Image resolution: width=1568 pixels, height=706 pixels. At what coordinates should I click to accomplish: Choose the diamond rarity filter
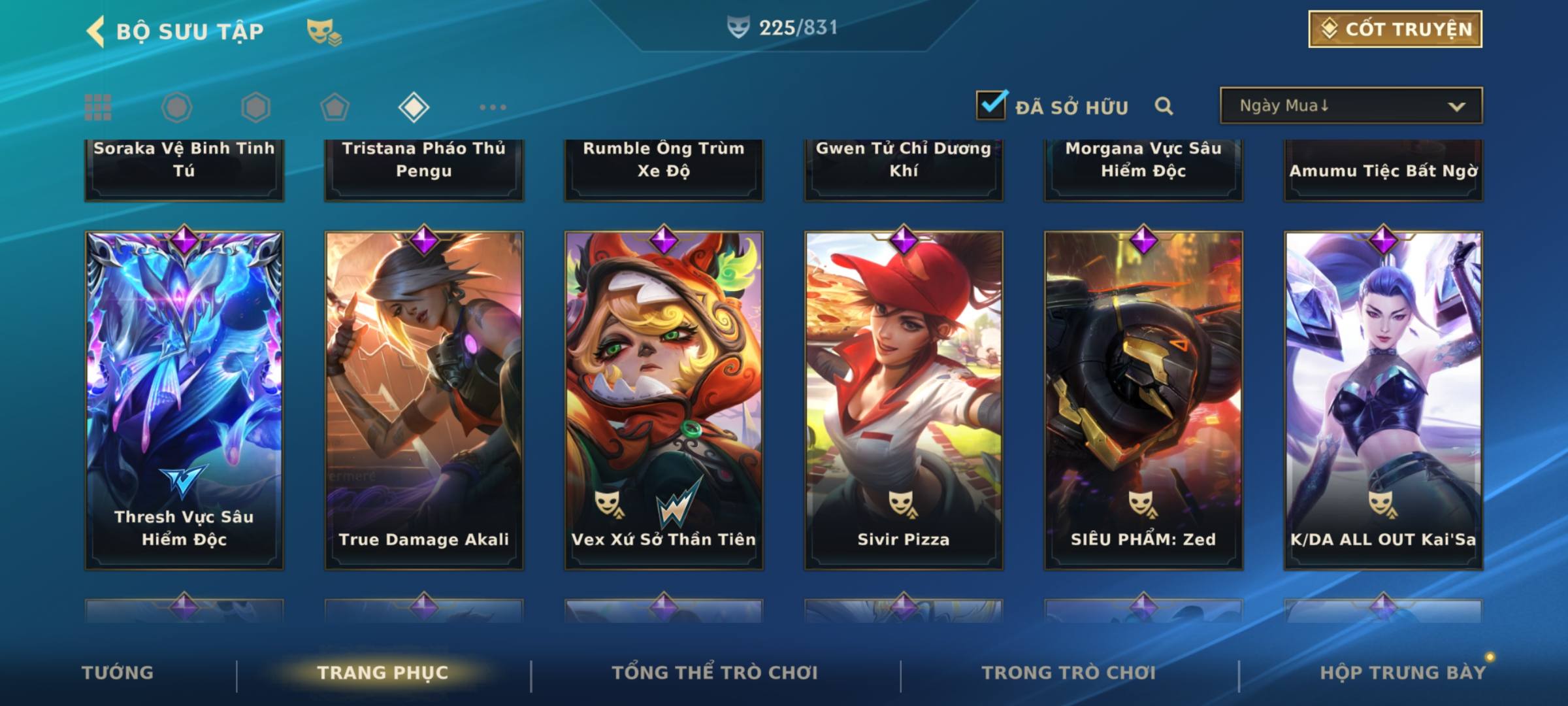(414, 107)
